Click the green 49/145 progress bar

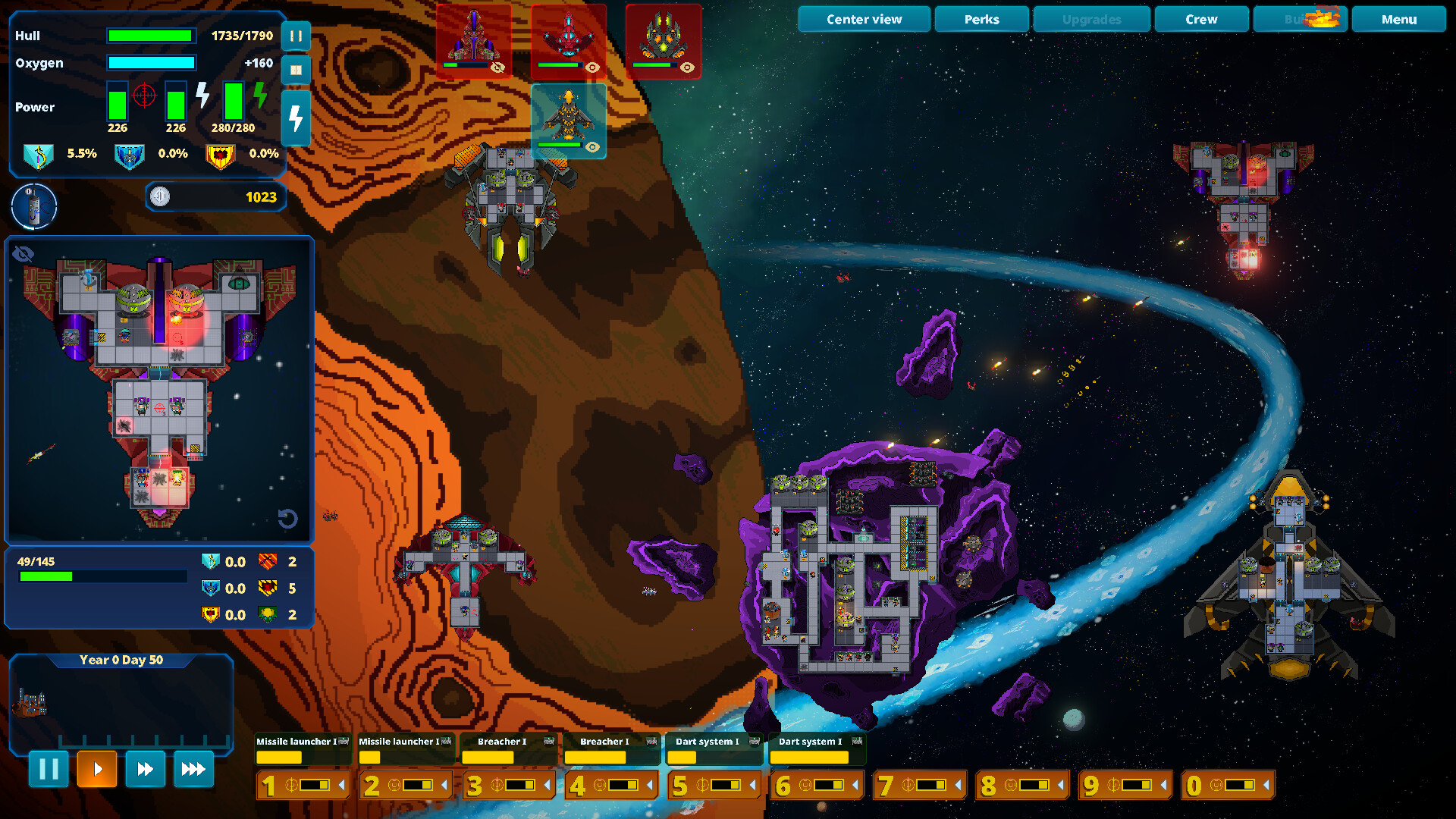(102, 576)
